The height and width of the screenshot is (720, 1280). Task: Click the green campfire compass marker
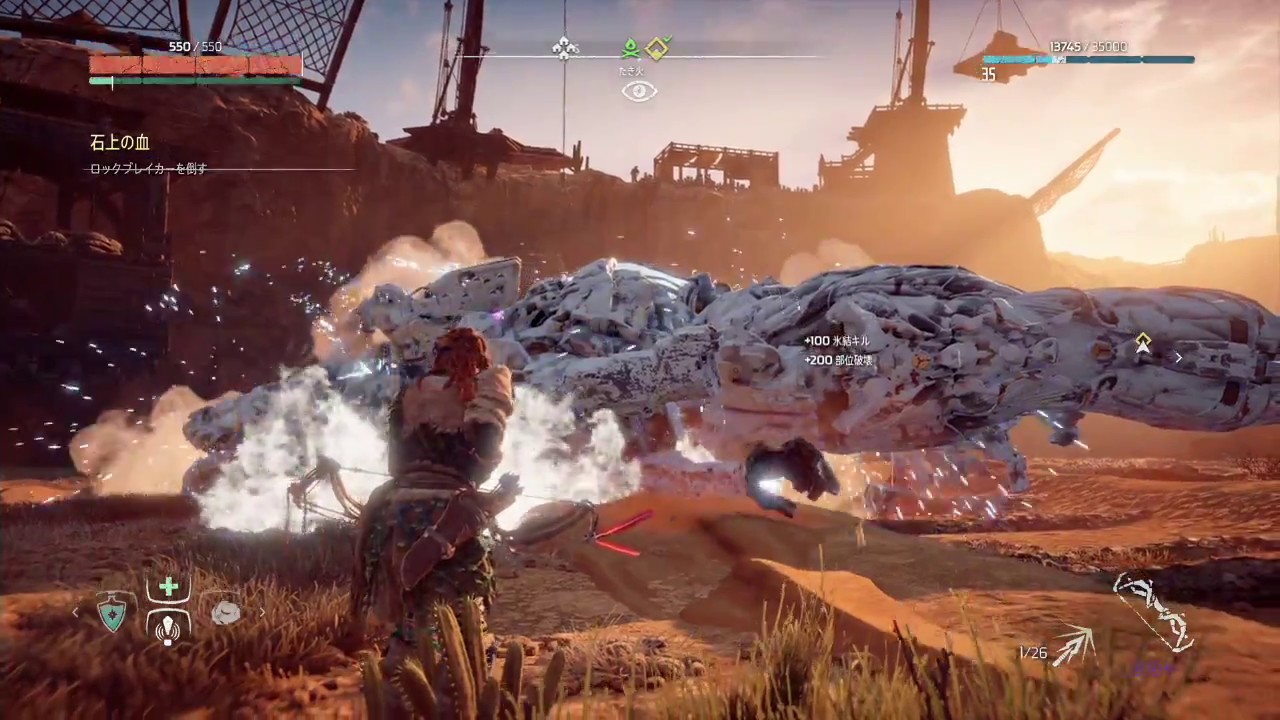630,46
